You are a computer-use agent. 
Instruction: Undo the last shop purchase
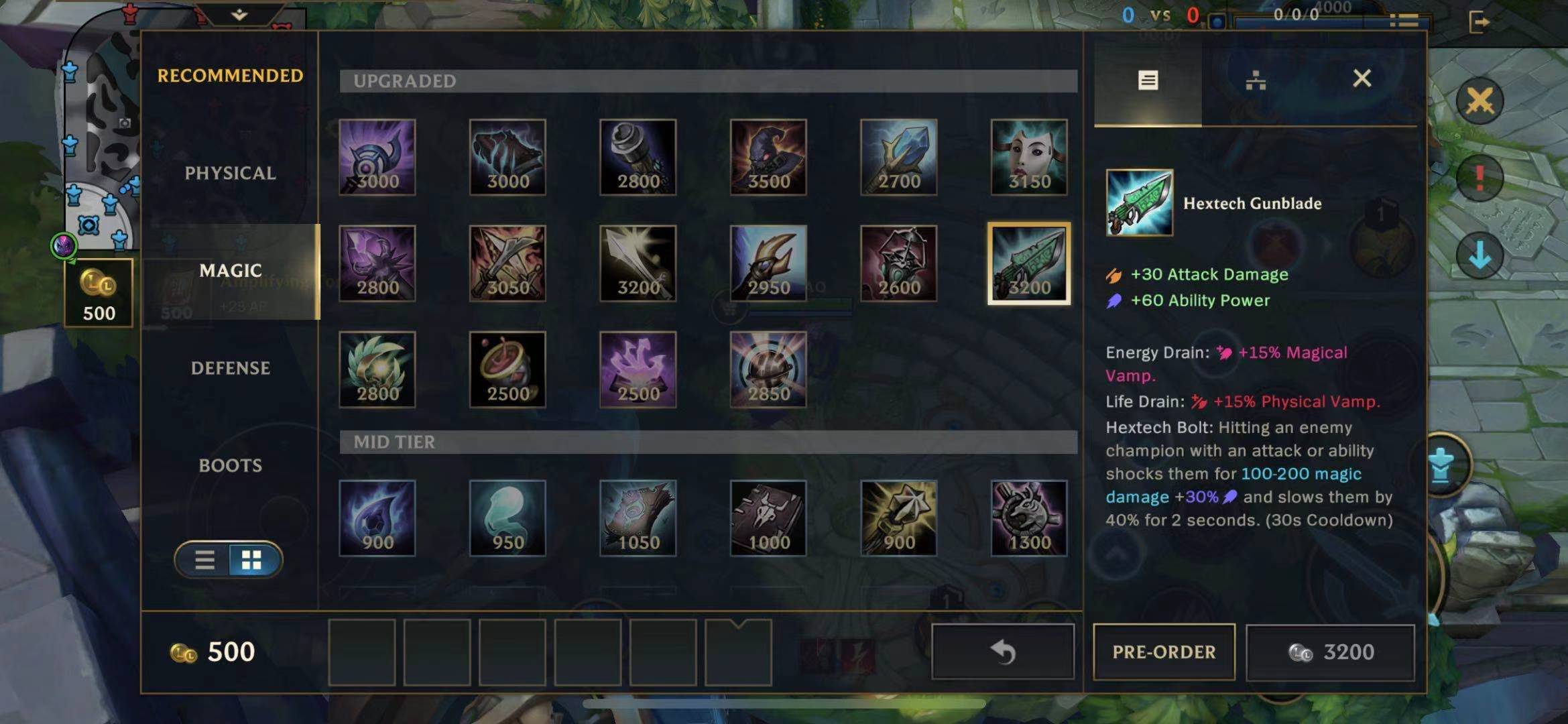(x=1002, y=652)
